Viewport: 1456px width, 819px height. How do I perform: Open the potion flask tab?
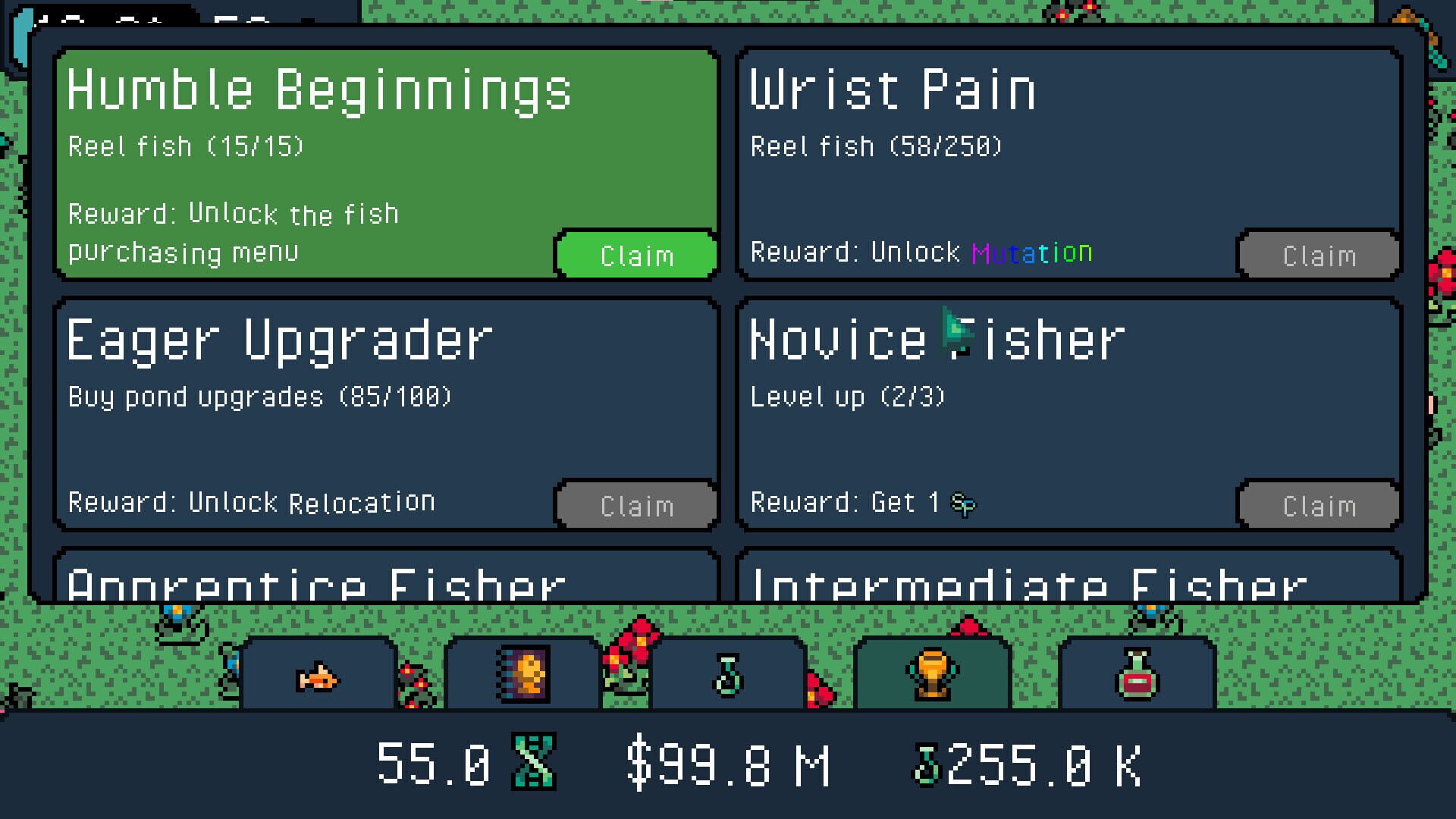(x=728, y=675)
